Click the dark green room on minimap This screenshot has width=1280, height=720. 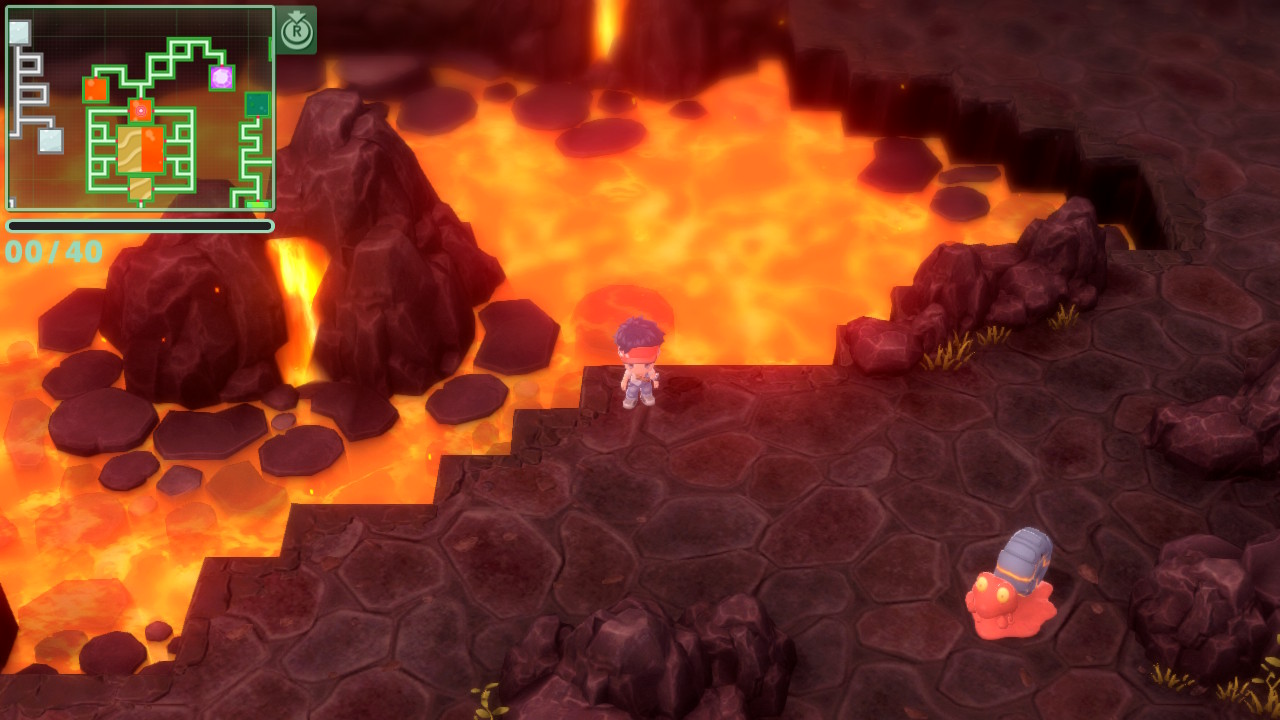(x=257, y=104)
